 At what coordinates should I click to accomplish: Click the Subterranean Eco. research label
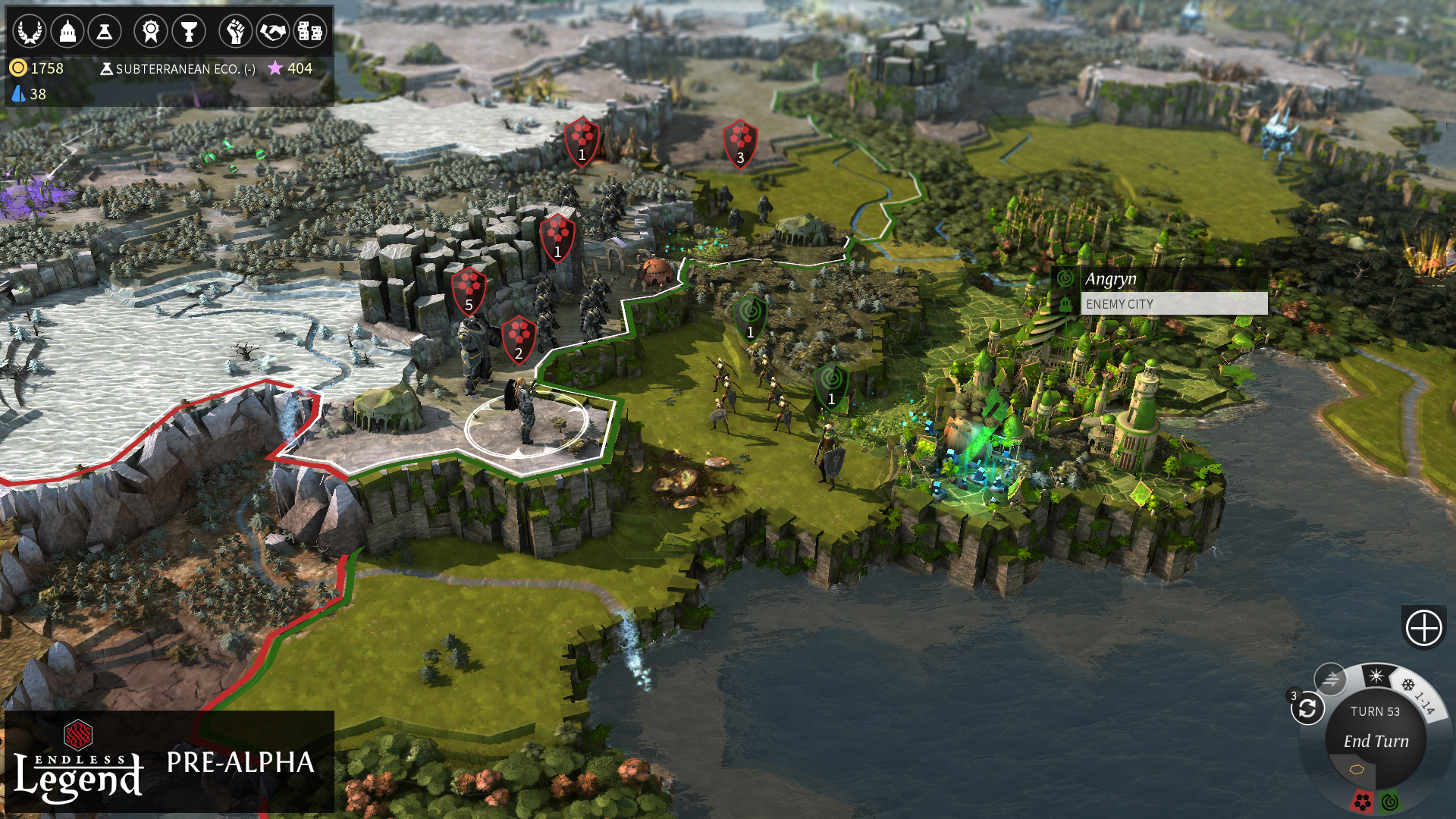tap(177, 69)
